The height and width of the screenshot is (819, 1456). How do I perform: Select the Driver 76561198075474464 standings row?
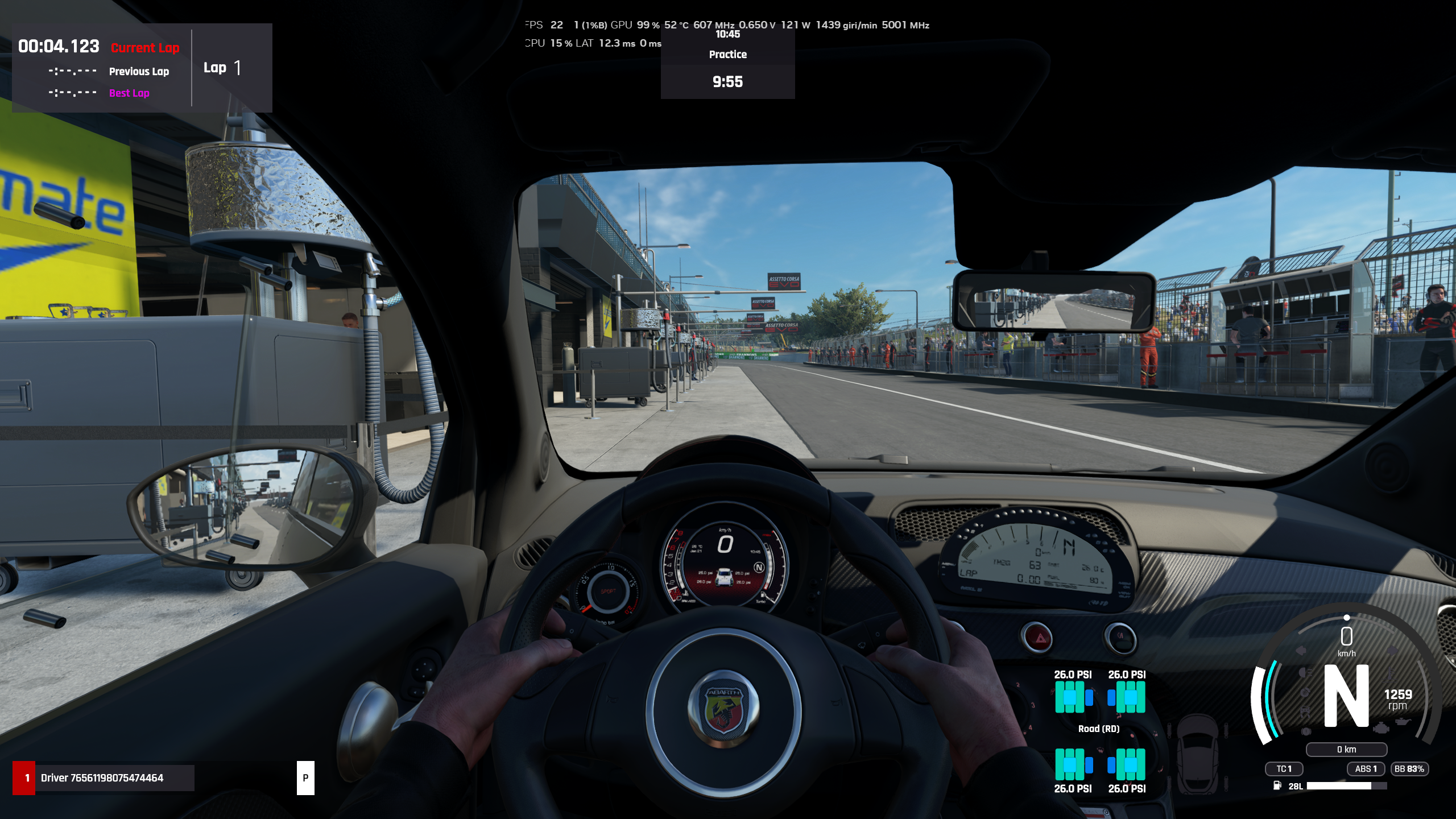point(104,777)
